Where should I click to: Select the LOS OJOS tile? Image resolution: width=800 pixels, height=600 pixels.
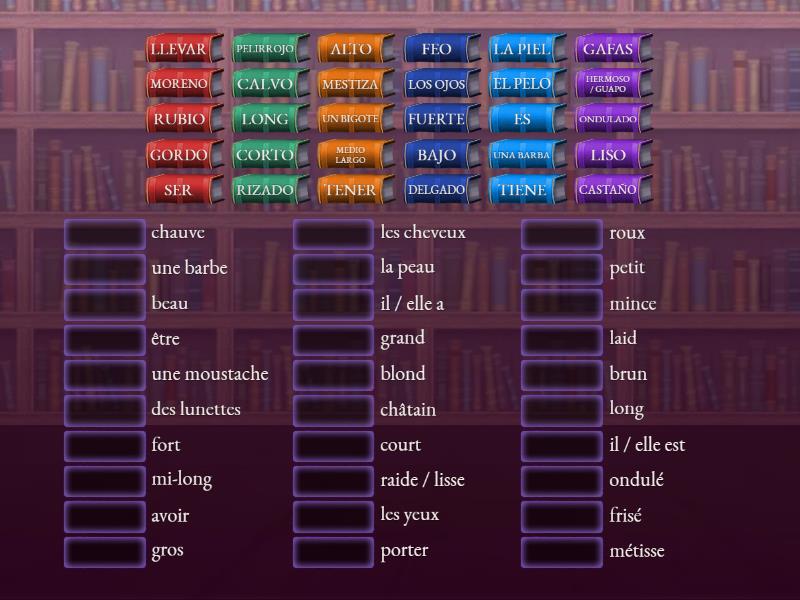click(436, 84)
